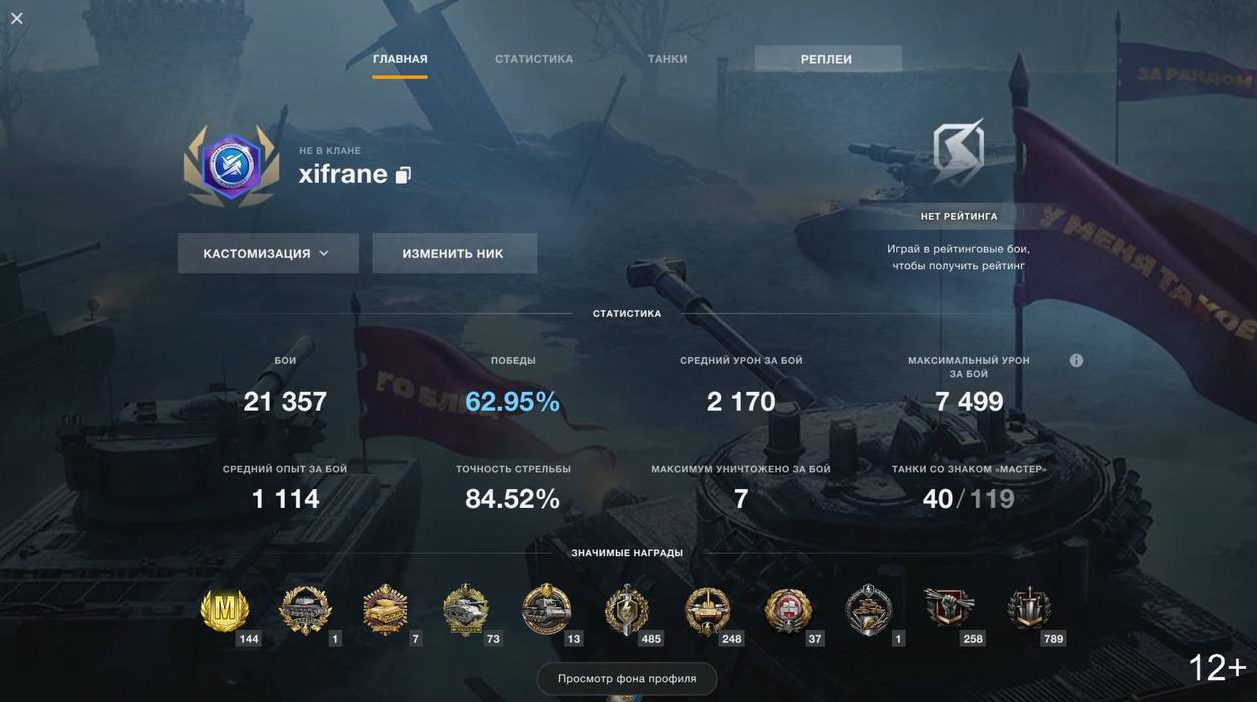Click the info icon beside Максимальный урон
The image size is (1257, 702).
1076,360
